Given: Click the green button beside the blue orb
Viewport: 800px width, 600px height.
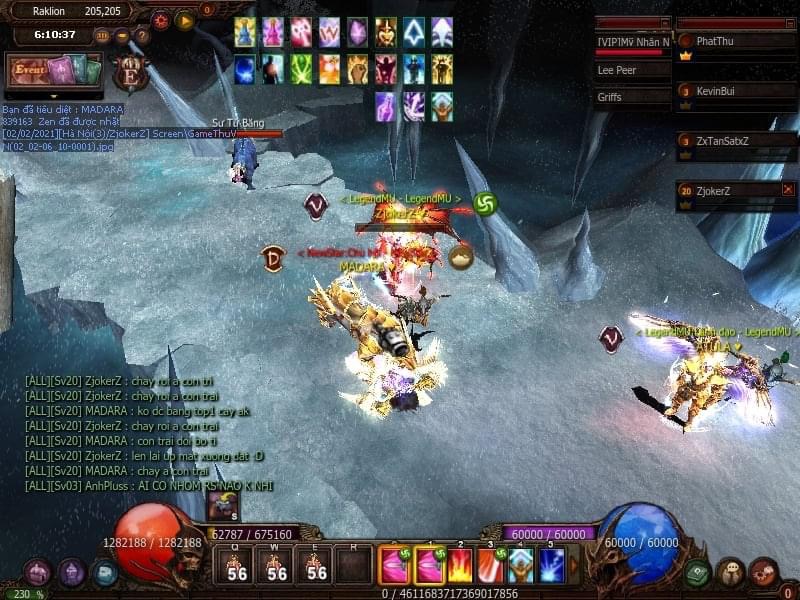Looking at the screenshot, I should click(x=697, y=573).
